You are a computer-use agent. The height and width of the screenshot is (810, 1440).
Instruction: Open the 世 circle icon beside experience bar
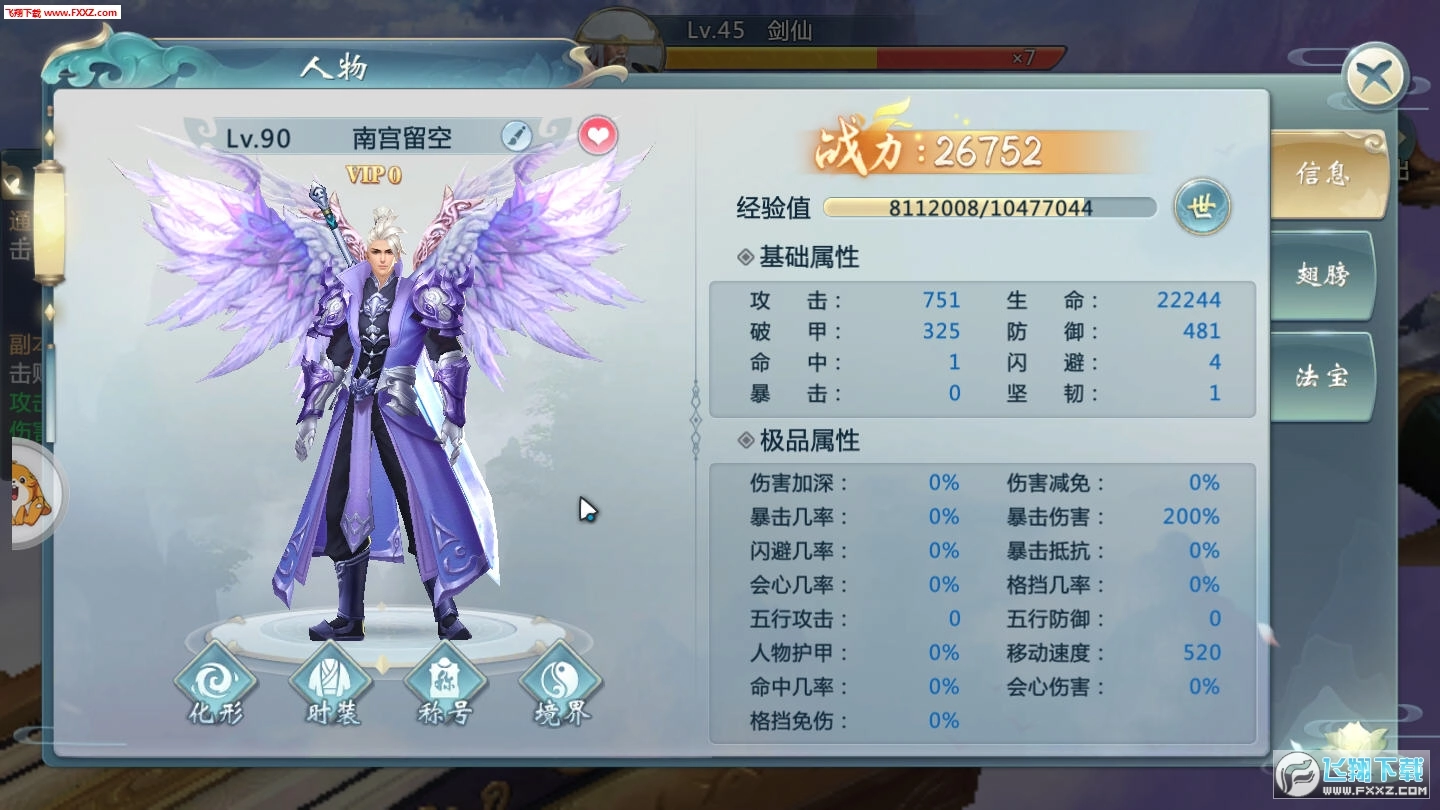click(x=1202, y=206)
